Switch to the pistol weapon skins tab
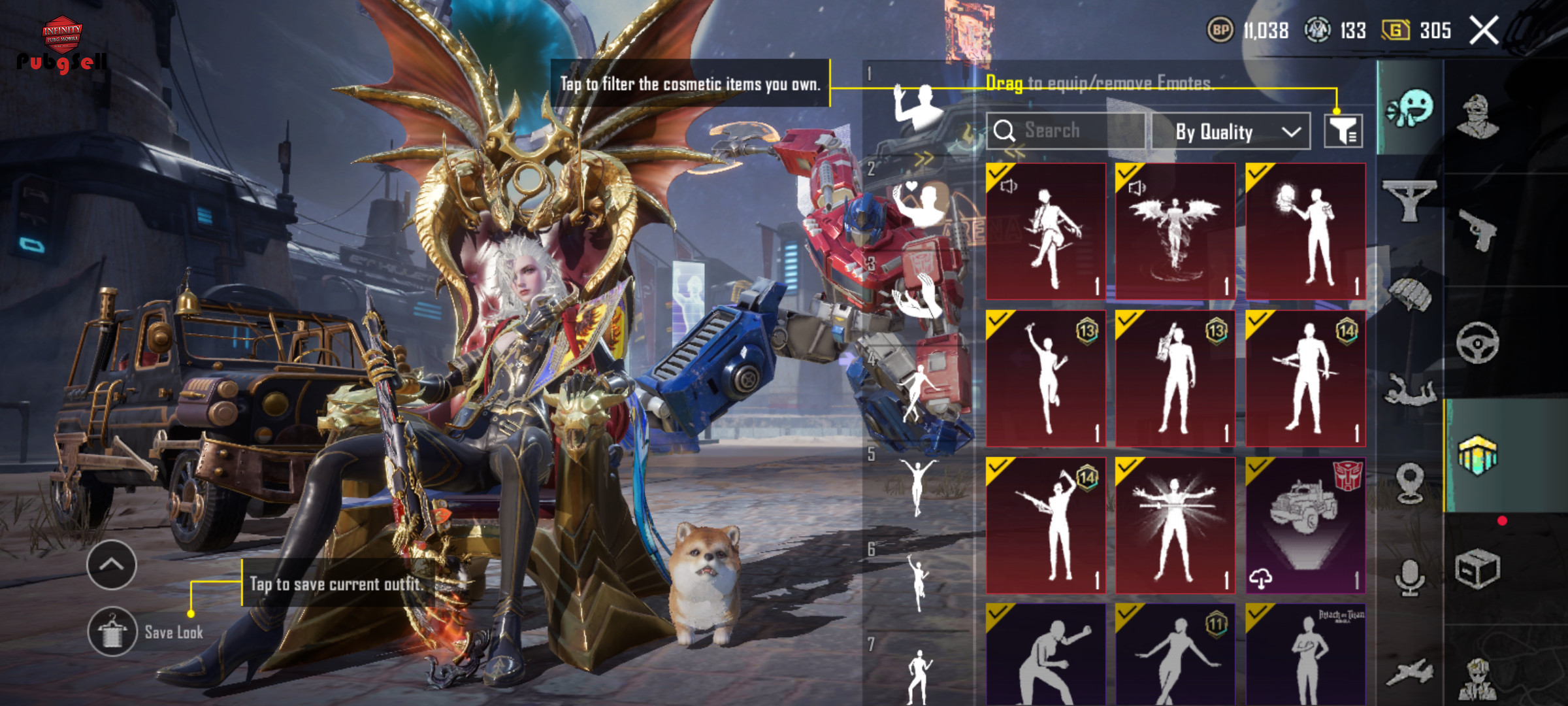The image size is (1568, 706). tap(1478, 229)
